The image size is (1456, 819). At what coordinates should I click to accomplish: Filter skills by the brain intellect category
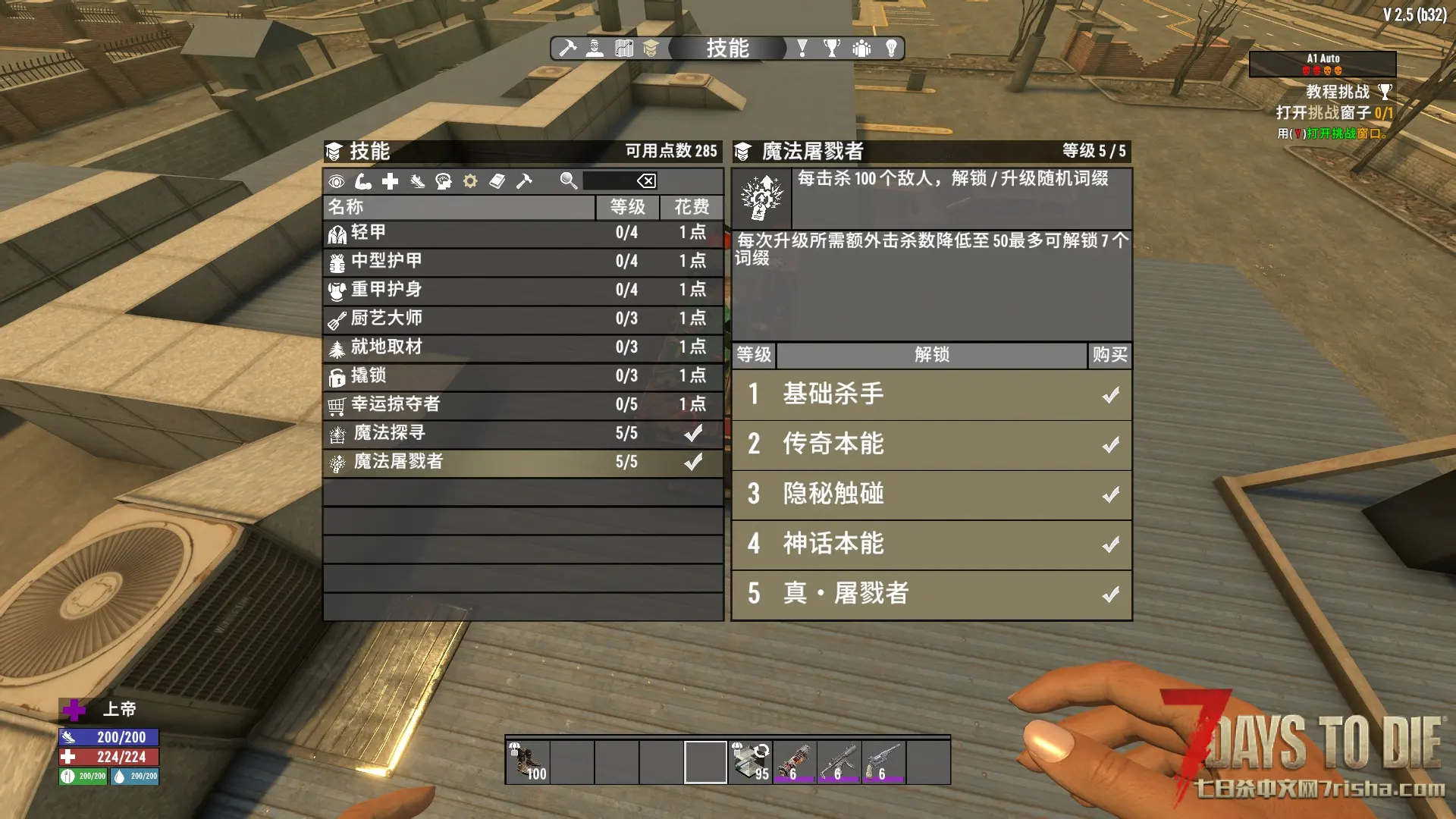444,181
